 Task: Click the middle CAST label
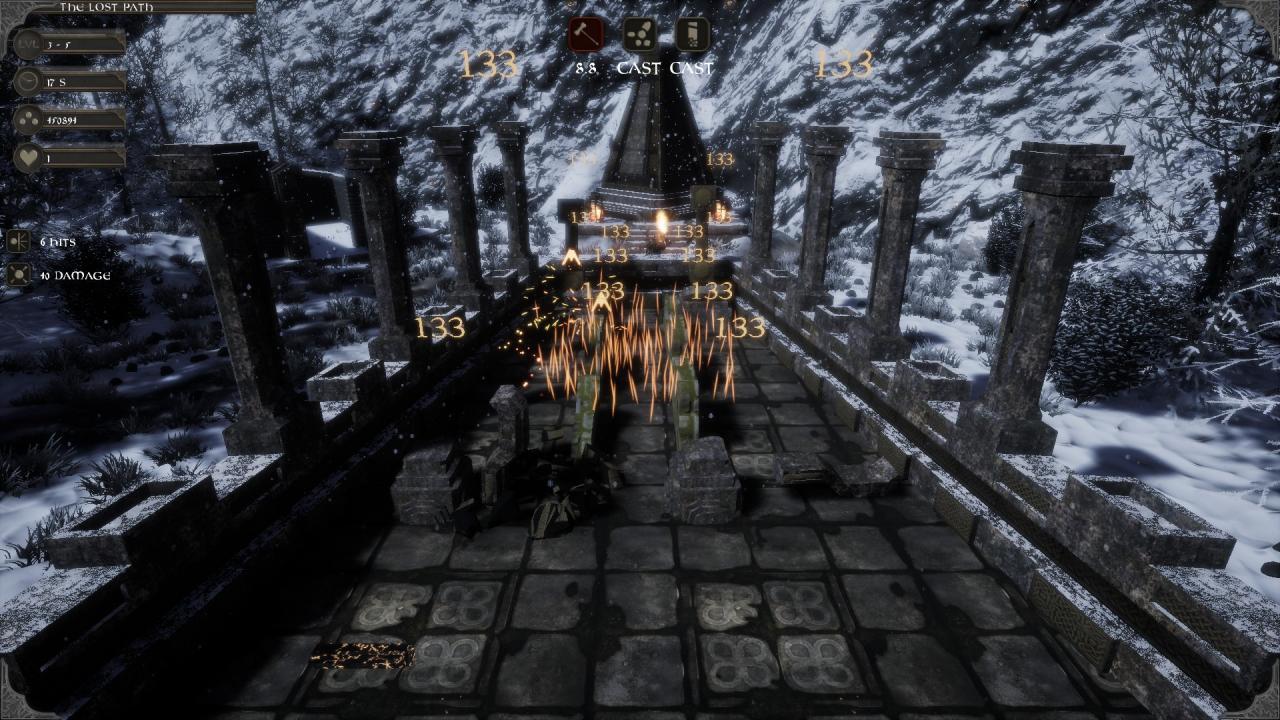(x=640, y=68)
